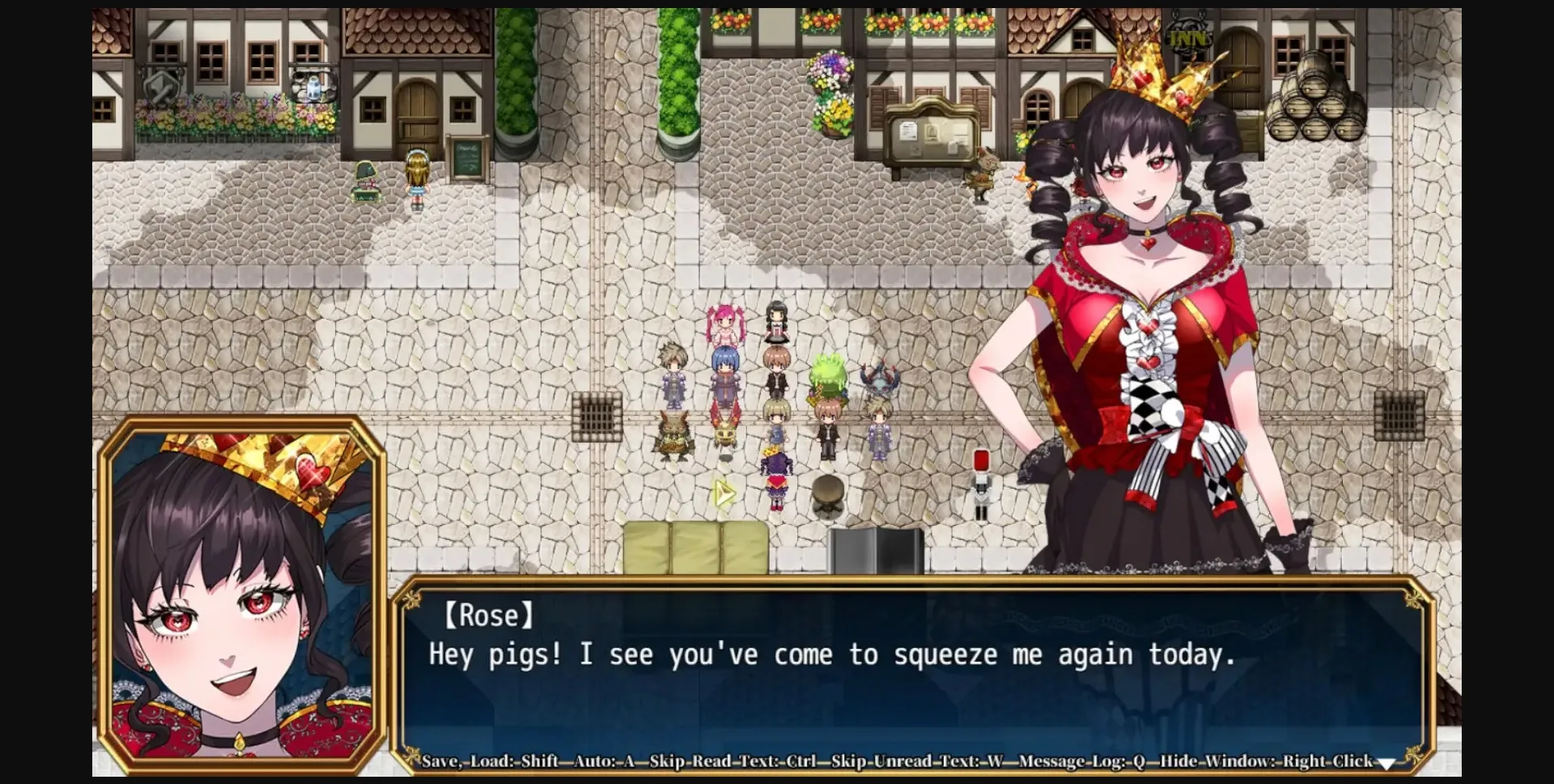Select the INN sign
Viewport: 1554px width, 784px height.
(1188, 34)
